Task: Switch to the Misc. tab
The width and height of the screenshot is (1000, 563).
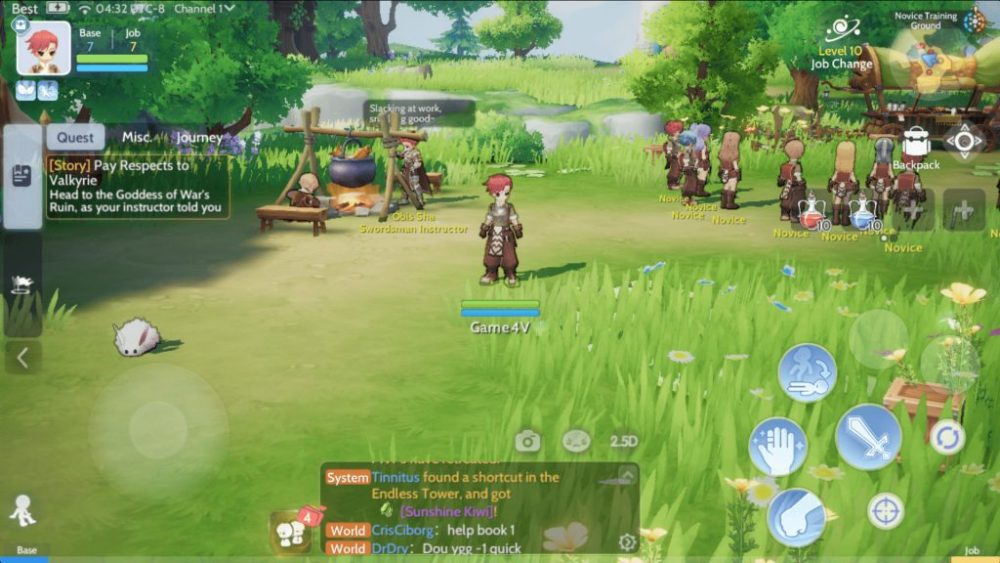Action: 137,138
